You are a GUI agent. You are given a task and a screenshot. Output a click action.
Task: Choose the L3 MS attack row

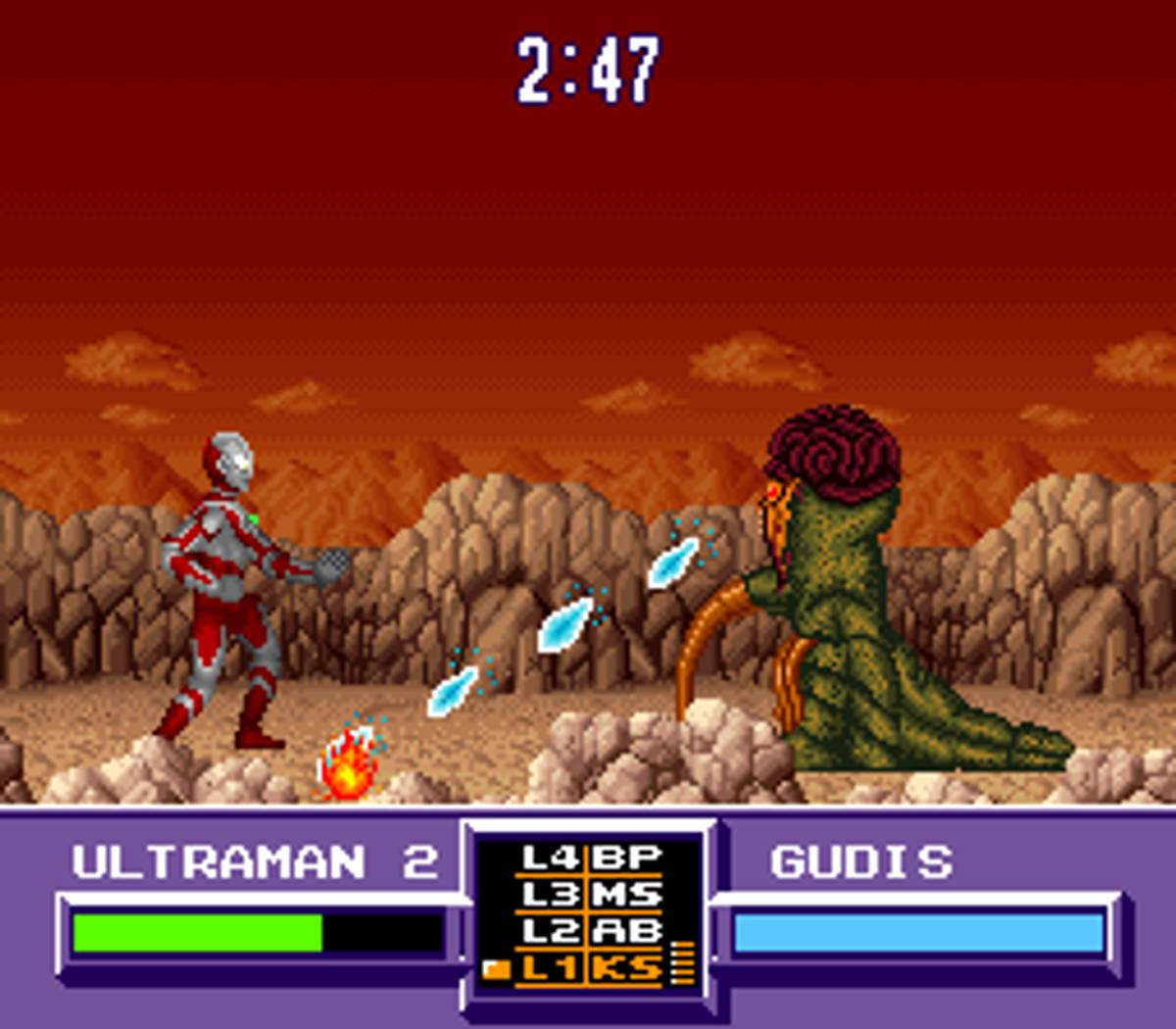591,895
